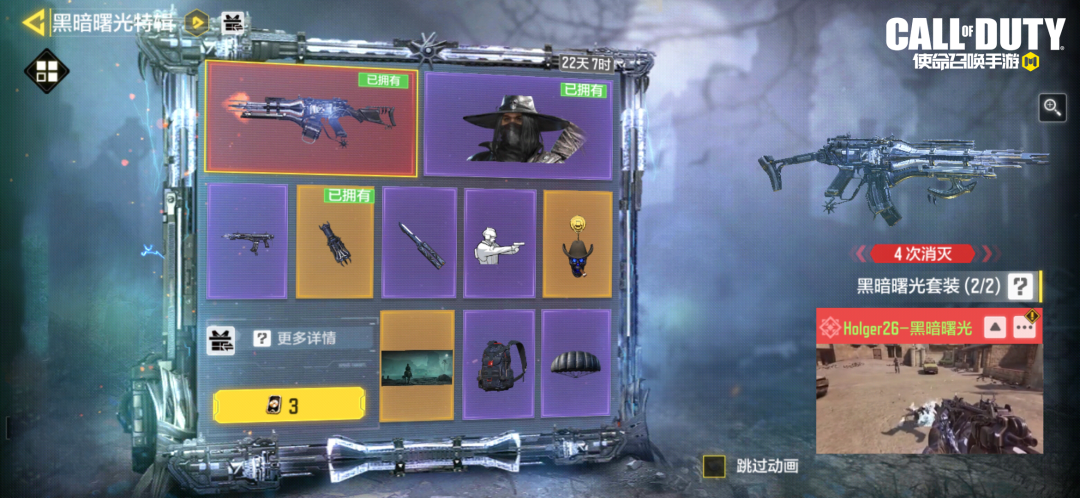Viewport: 1080px width, 498px height.
Task: Choose the cowboy skull charm card
Action: [577, 242]
